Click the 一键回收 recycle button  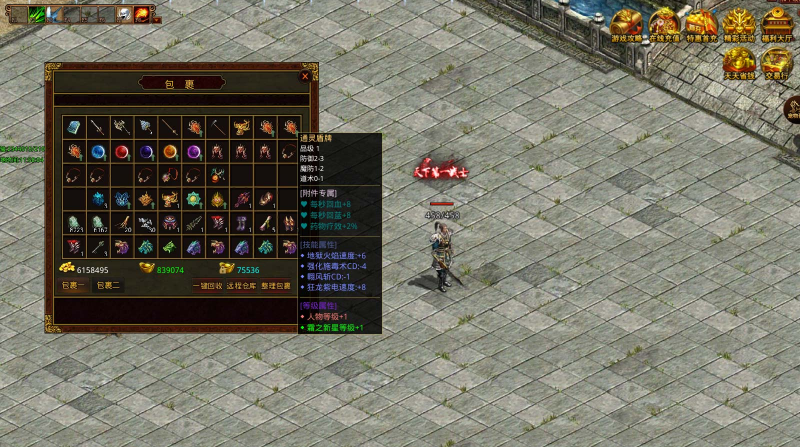[x=207, y=286]
